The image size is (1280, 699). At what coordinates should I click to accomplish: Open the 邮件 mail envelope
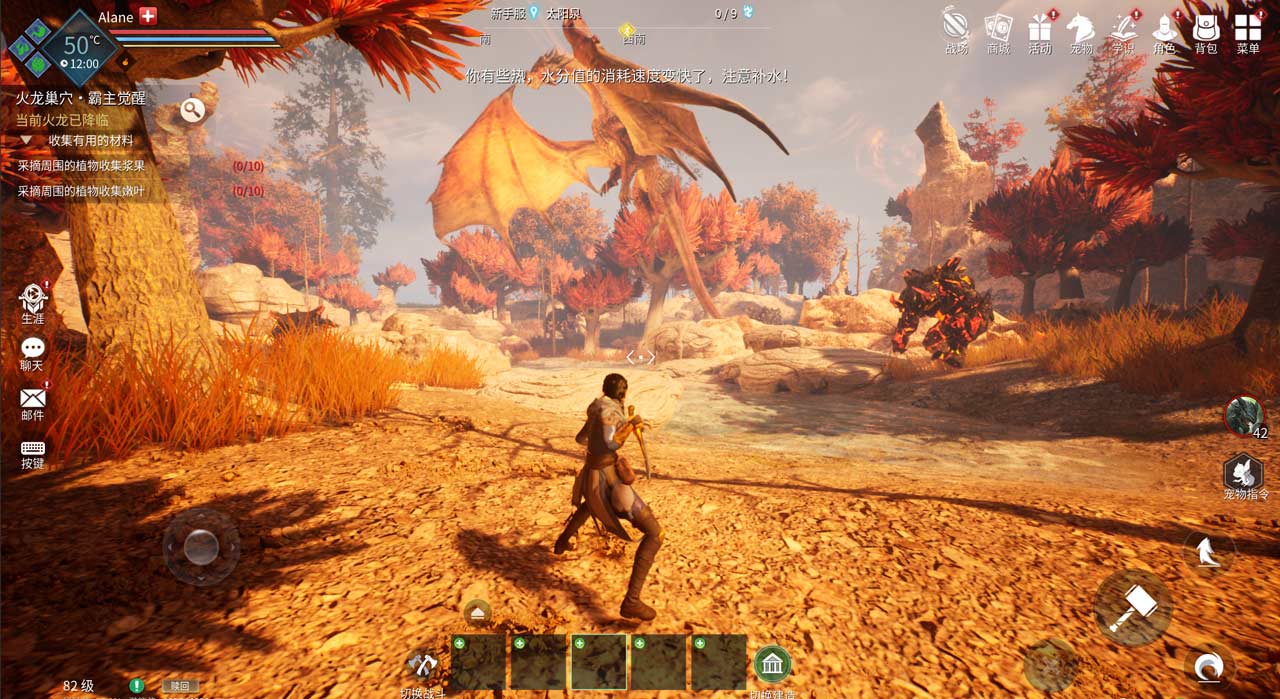[33, 399]
